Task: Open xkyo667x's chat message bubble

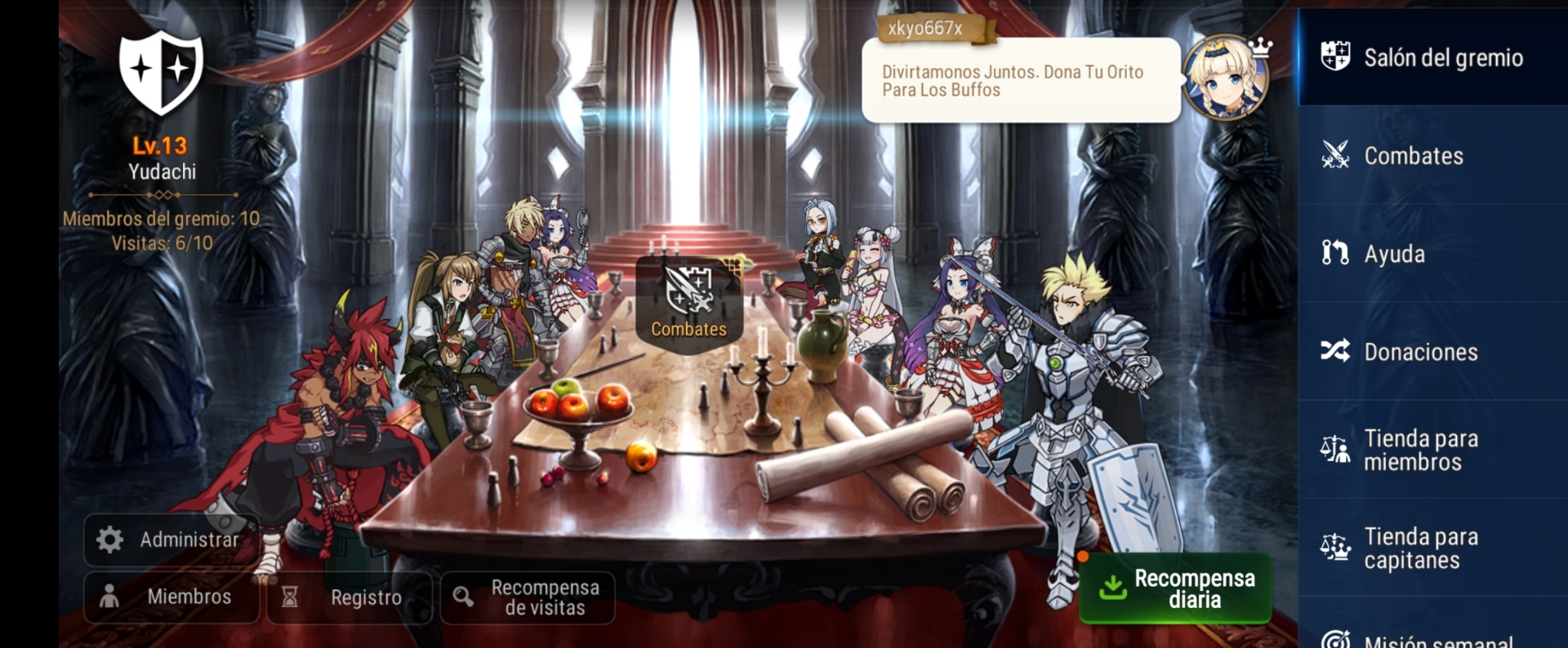Action: point(1021,81)
